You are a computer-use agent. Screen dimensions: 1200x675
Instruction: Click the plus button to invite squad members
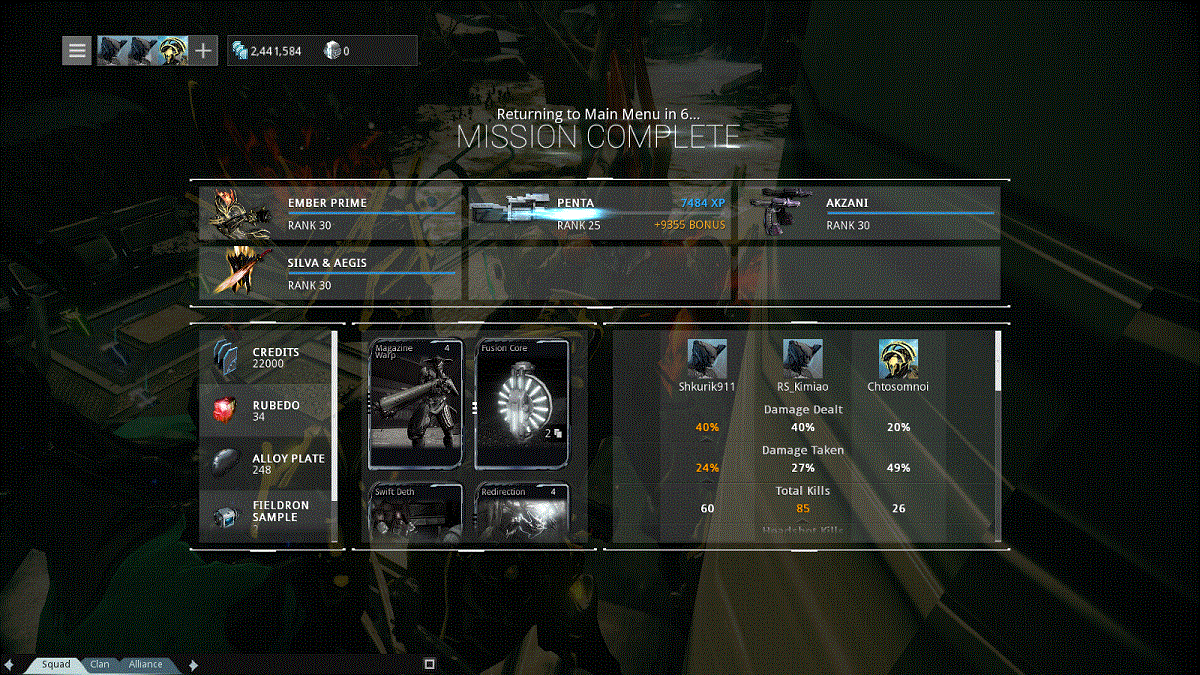(x=203, y=50)
